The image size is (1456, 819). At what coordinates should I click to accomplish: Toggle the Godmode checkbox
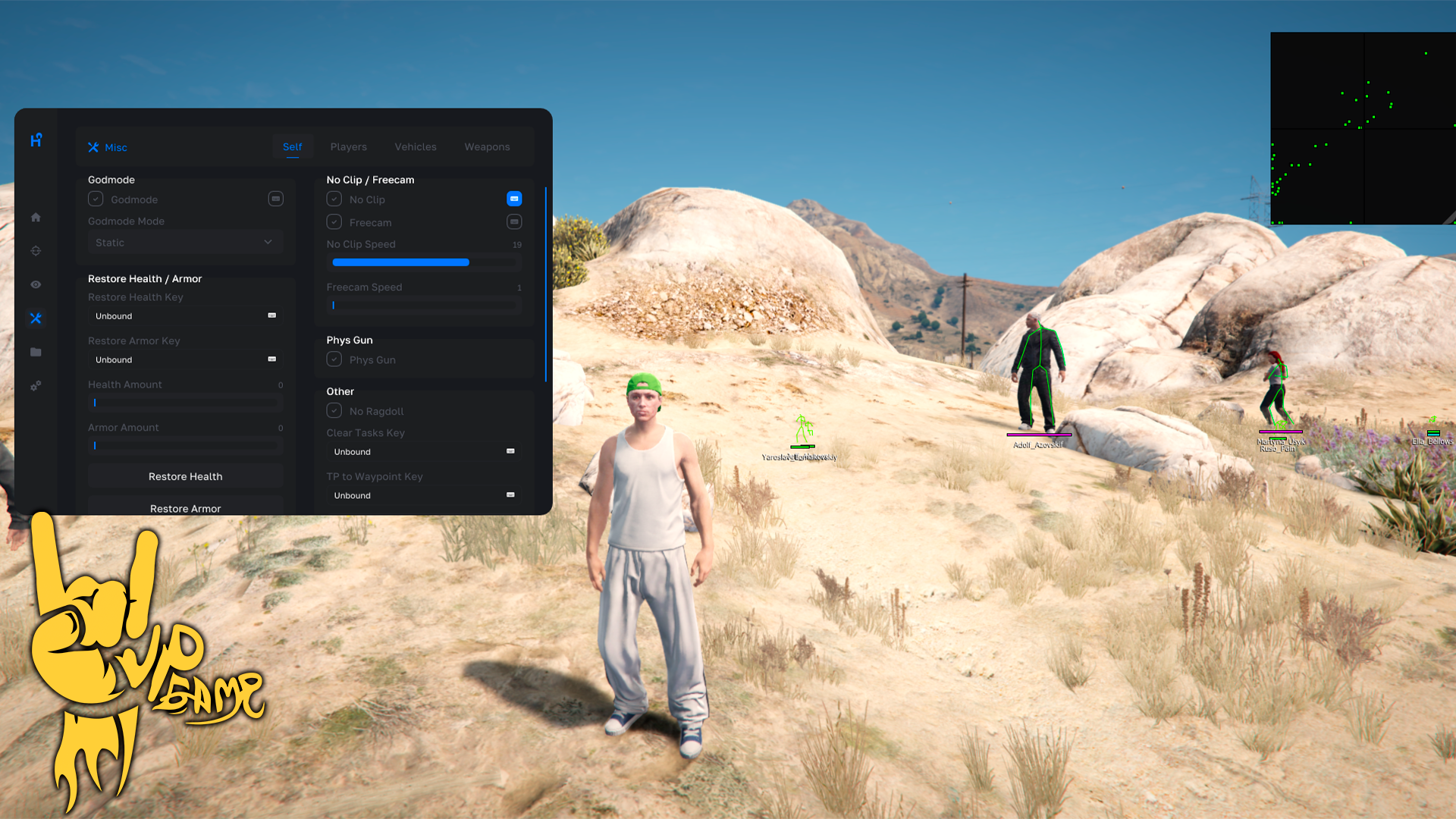[x=96, y=199]
